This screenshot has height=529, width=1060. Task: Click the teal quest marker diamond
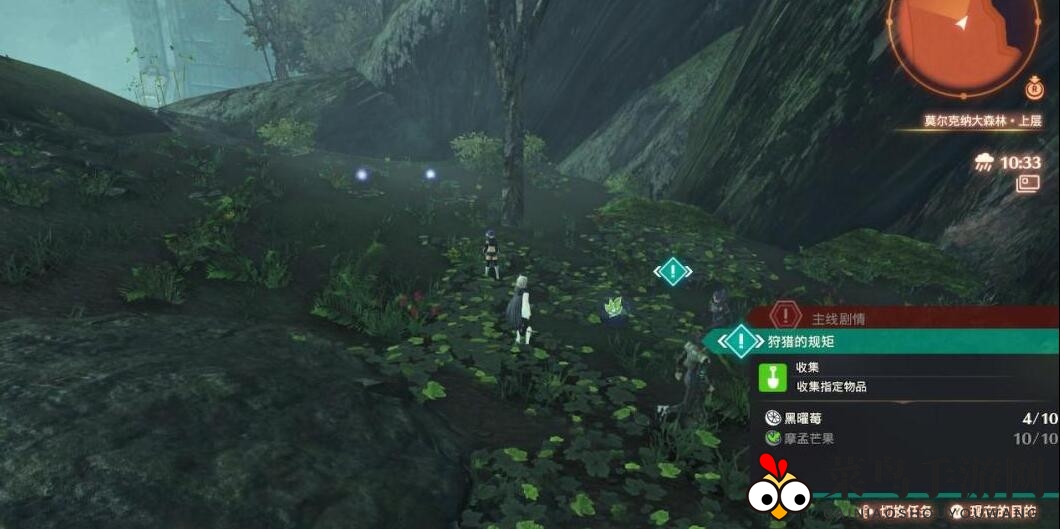click(673, 271)
